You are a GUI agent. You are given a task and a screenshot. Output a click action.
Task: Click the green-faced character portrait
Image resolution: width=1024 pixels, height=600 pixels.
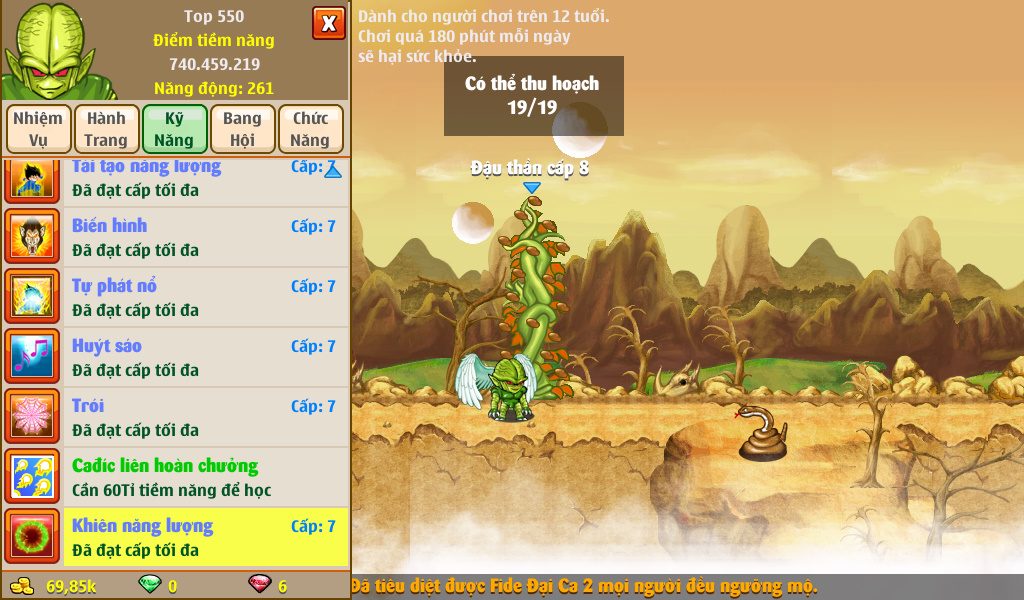pos(50,50)
